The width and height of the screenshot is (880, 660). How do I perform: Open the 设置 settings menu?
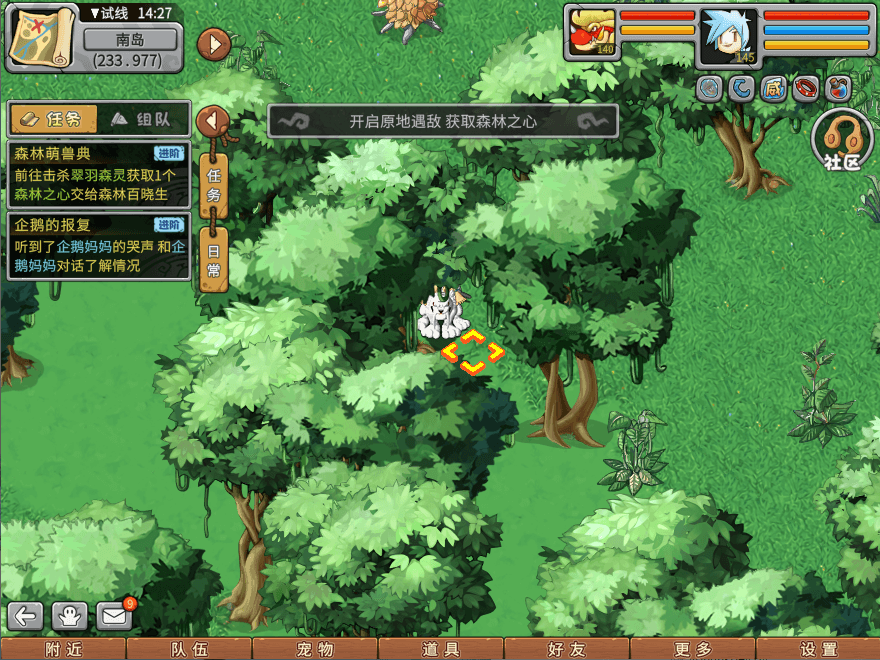point(818,649)
